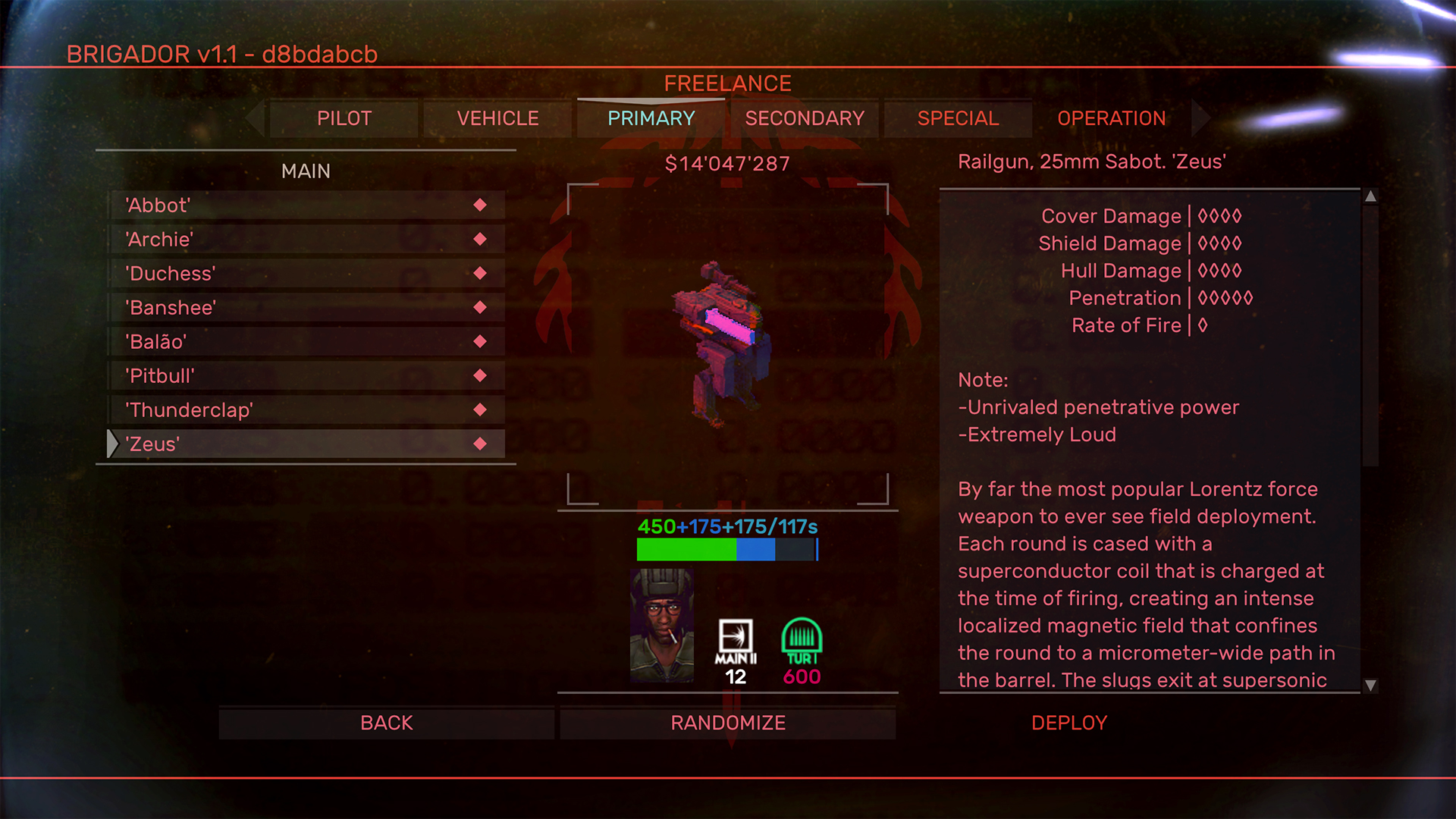Switch to the SECONDARY tab
This screenshot has height=819, width=1456.
point(804,118)
